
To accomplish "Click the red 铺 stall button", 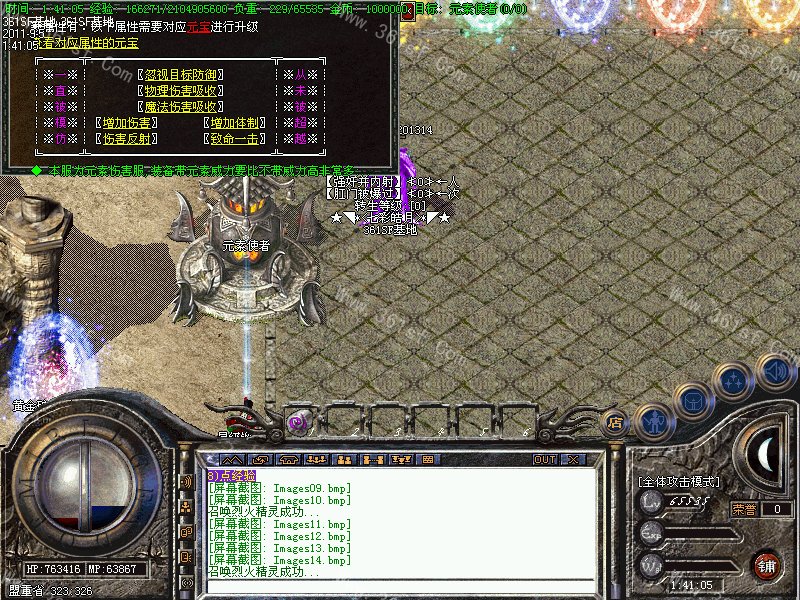I will pos(766,564).
